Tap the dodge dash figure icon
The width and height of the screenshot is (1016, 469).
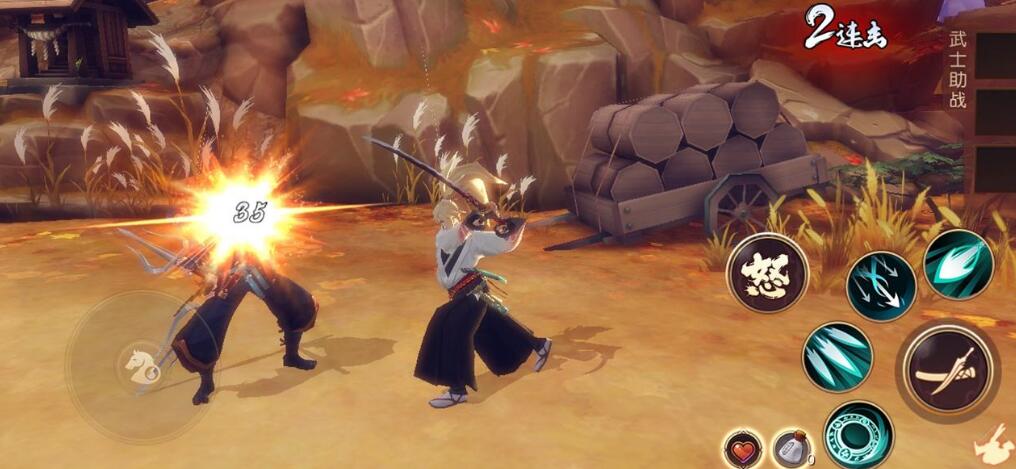(995, 442)
